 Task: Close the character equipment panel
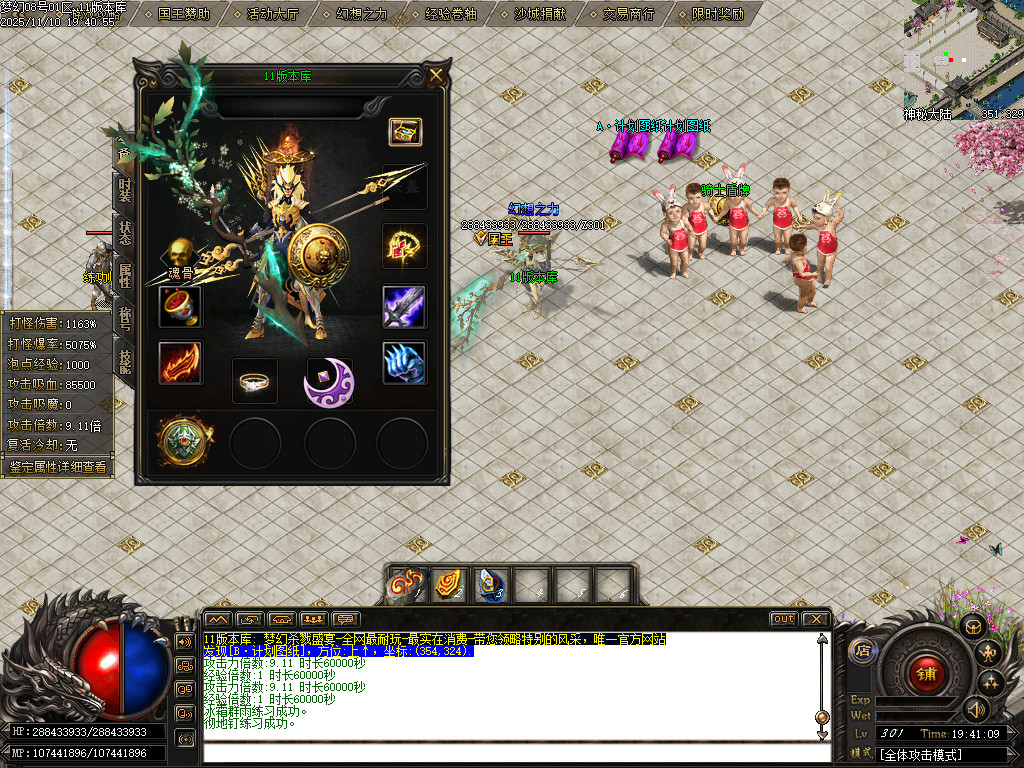(x=436, y=76)
